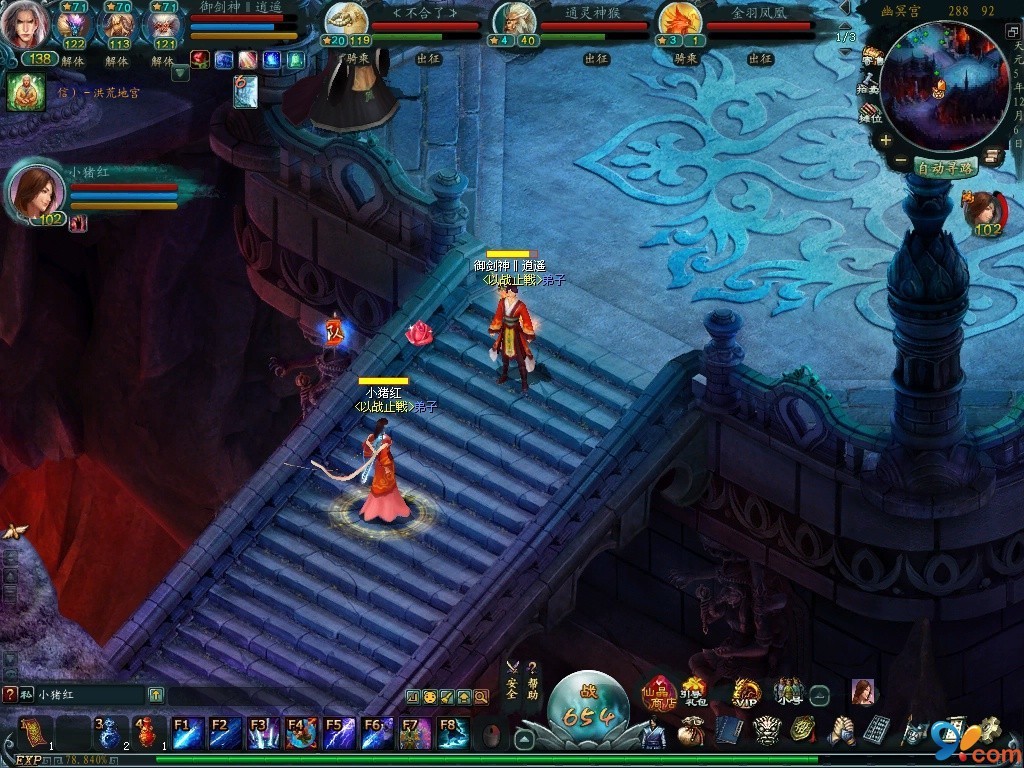Click the chat input field
Screen dimensions: 1024x768
point(90,694)
